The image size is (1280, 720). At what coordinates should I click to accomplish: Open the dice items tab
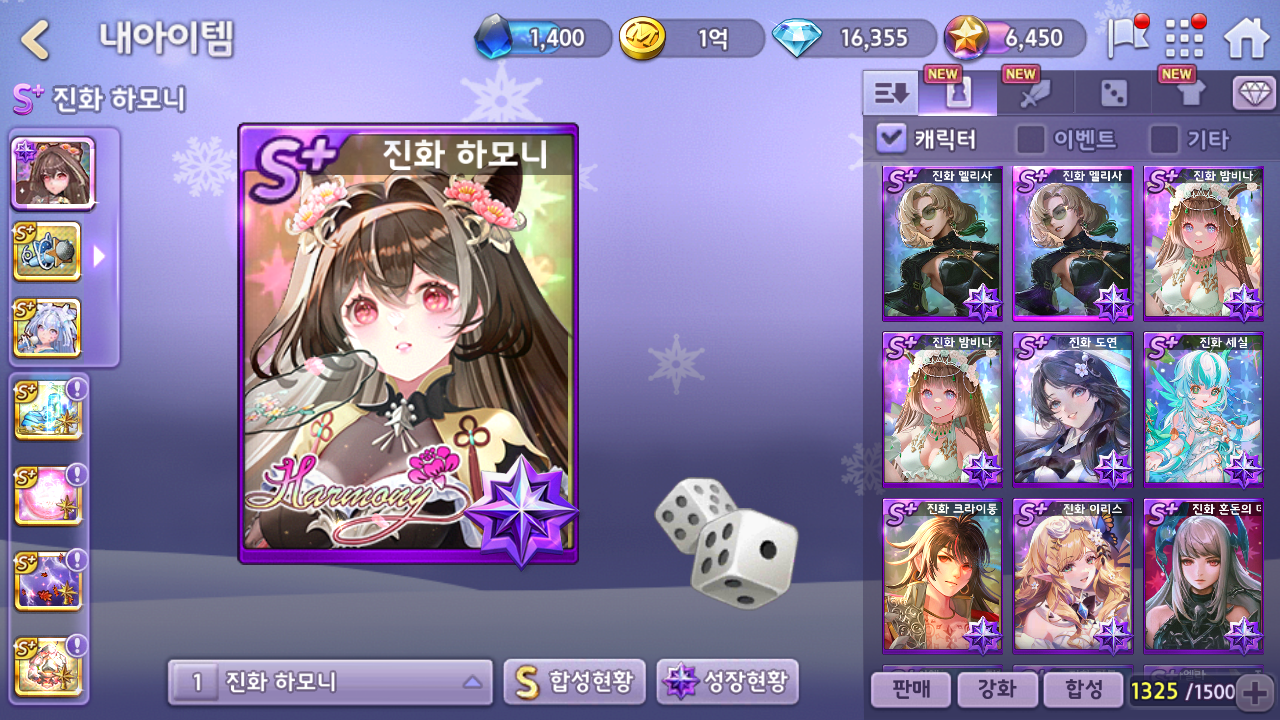tap(1113, 94)
